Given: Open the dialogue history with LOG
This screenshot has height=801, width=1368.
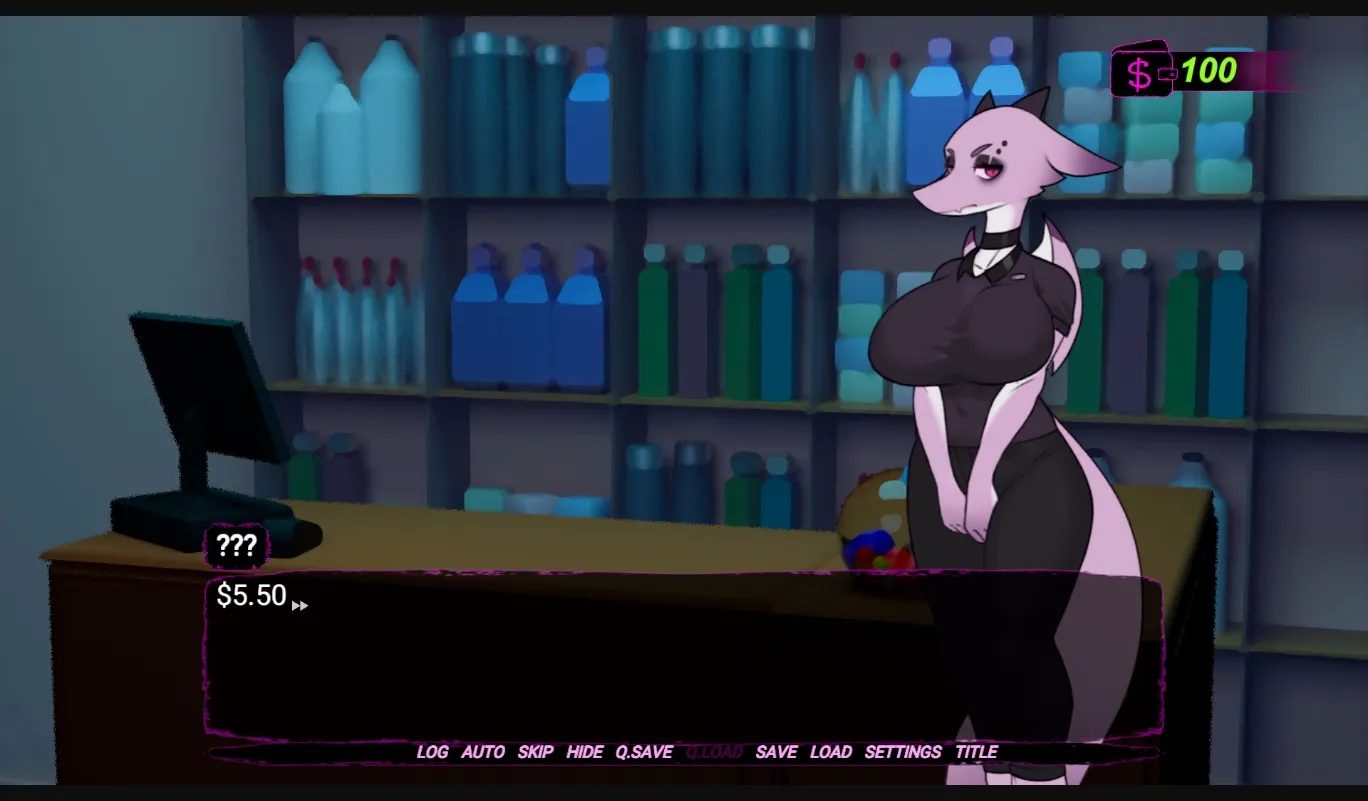Looking at the screenshot, I should pos(434,752).
